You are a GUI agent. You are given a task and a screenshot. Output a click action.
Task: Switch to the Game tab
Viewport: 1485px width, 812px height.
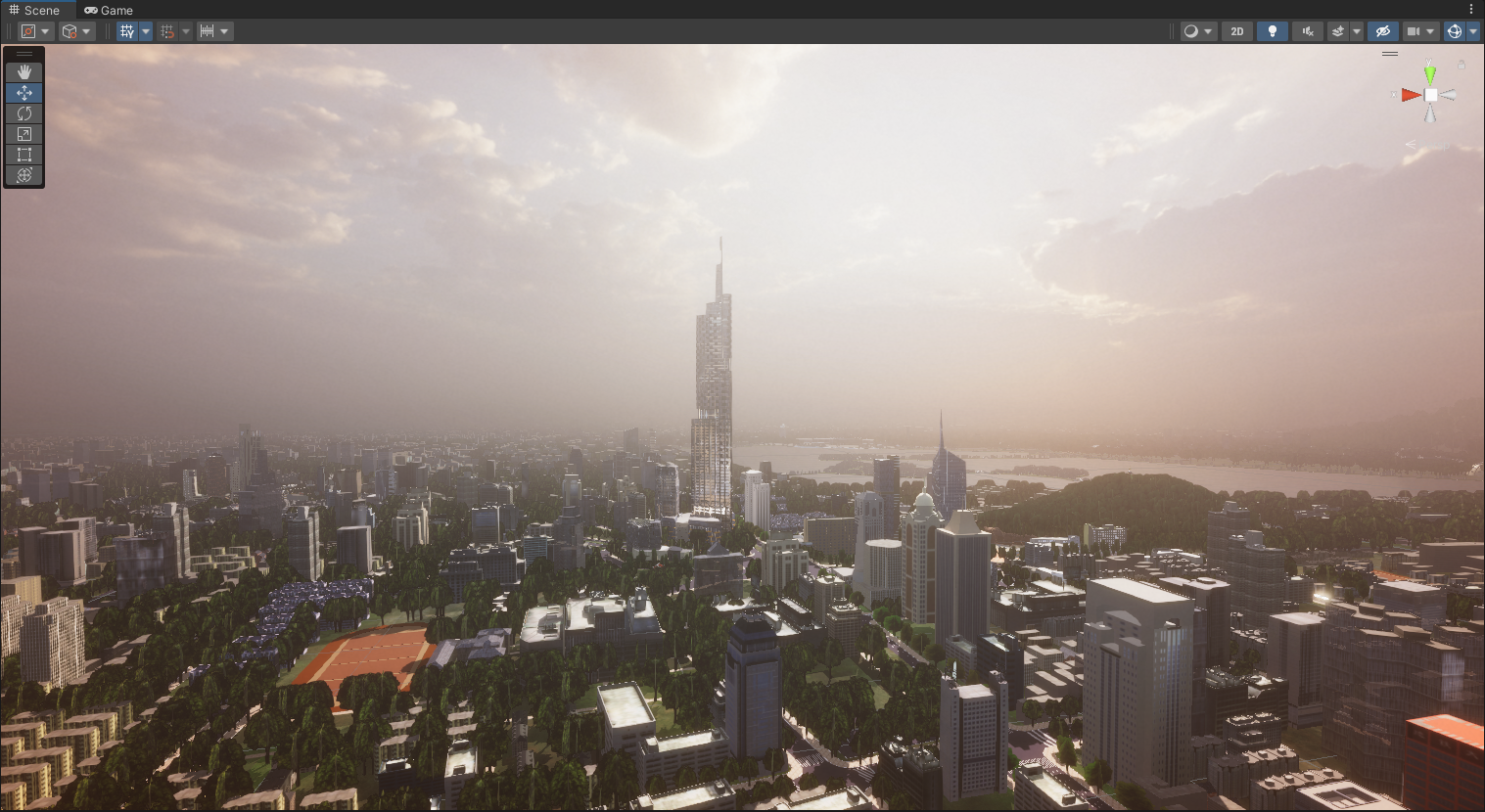pyautogui.click(x=109, y=10)
